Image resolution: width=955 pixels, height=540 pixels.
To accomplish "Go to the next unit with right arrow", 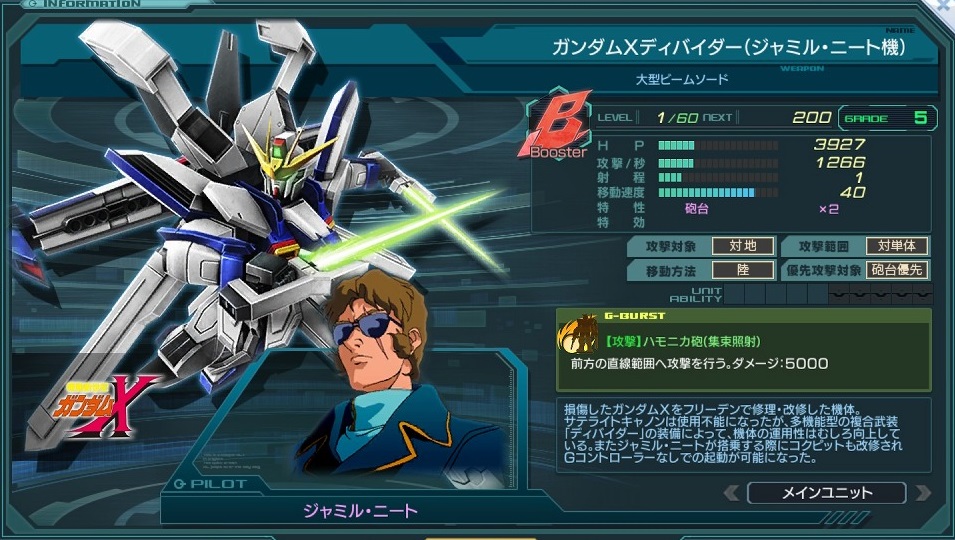I will tap(921, 493).
